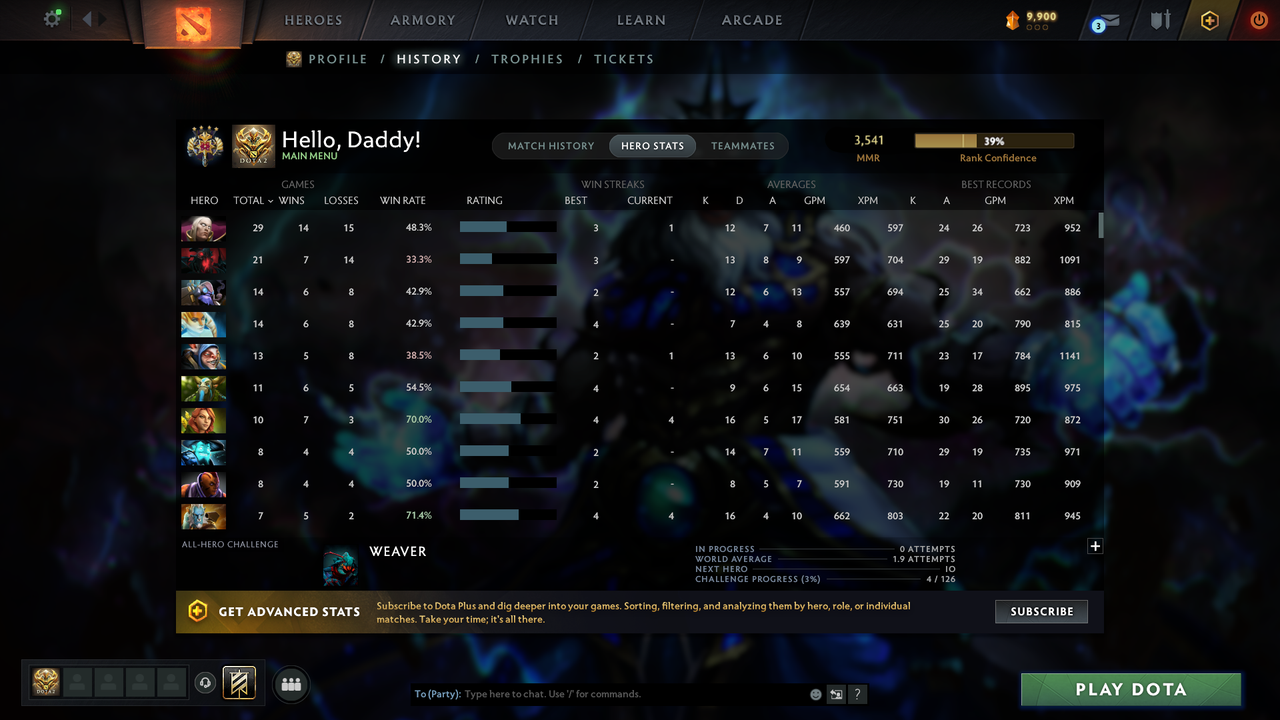Click the Dota Plus hexagon icon
Image resolution: width=1280 pixels, height=720 pixels.
1209,20
